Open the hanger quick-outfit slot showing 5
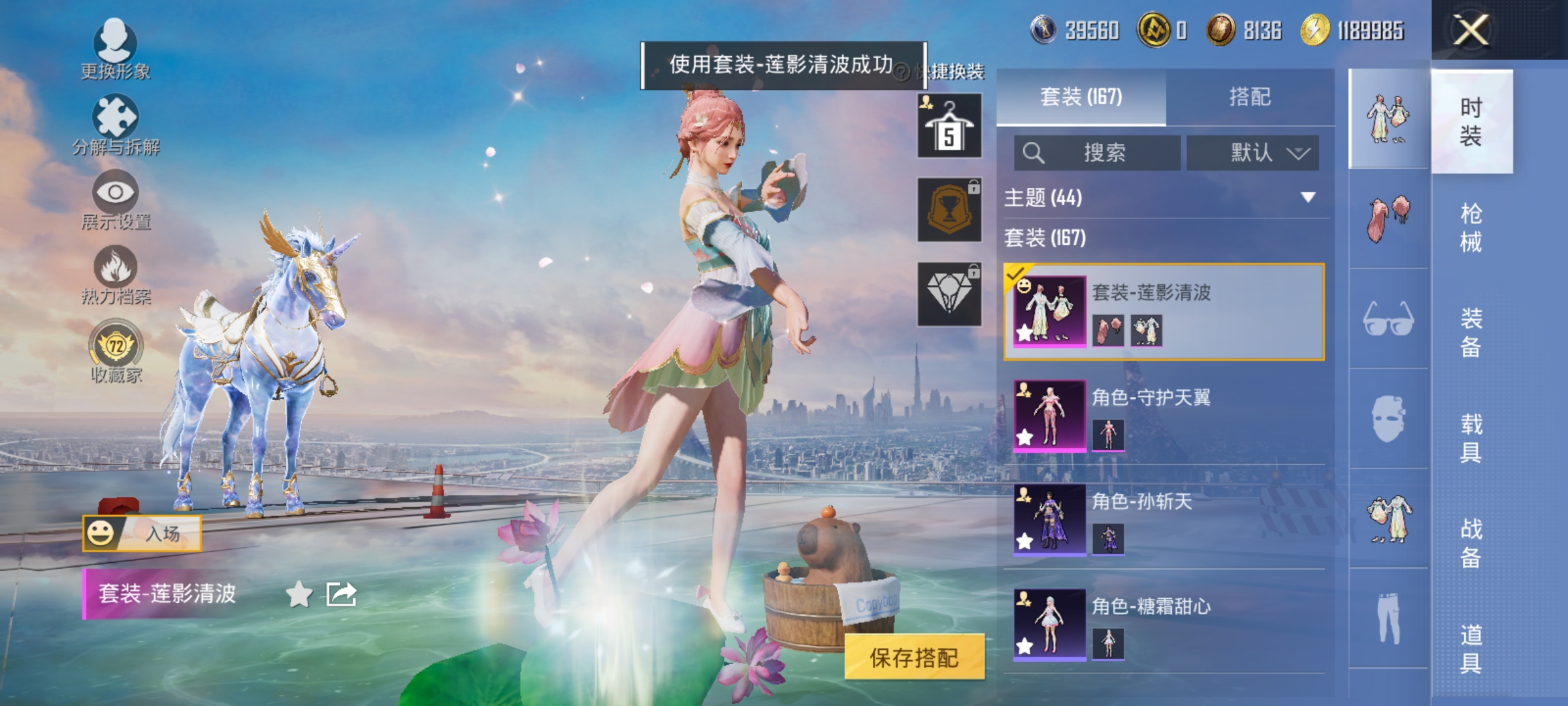Image resolution: width=1568 pixels, height=706 pixels. [x=949, y=126]
